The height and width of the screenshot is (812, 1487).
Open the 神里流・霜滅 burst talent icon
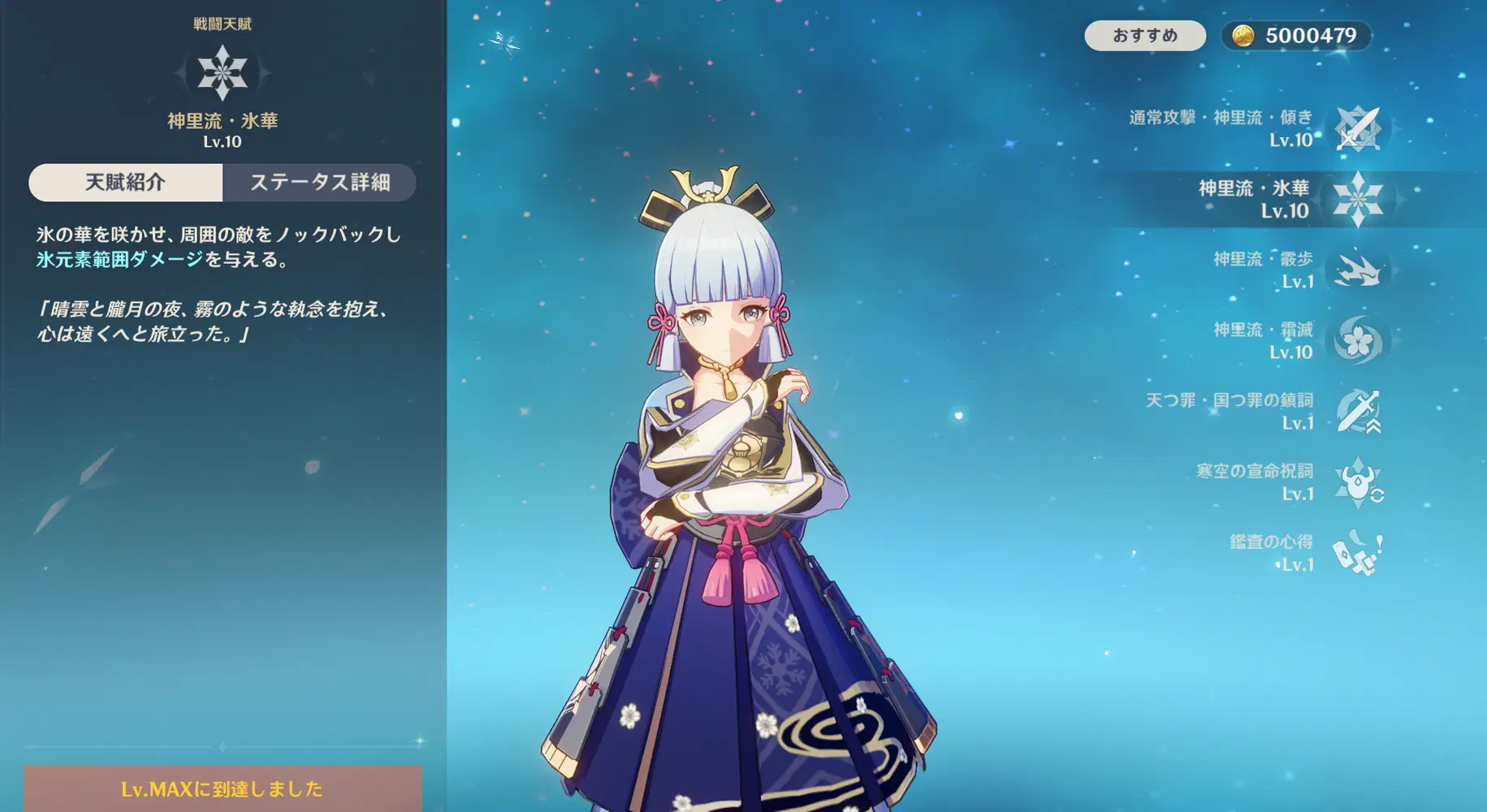pyautogui.click(x=1359, y=341)
